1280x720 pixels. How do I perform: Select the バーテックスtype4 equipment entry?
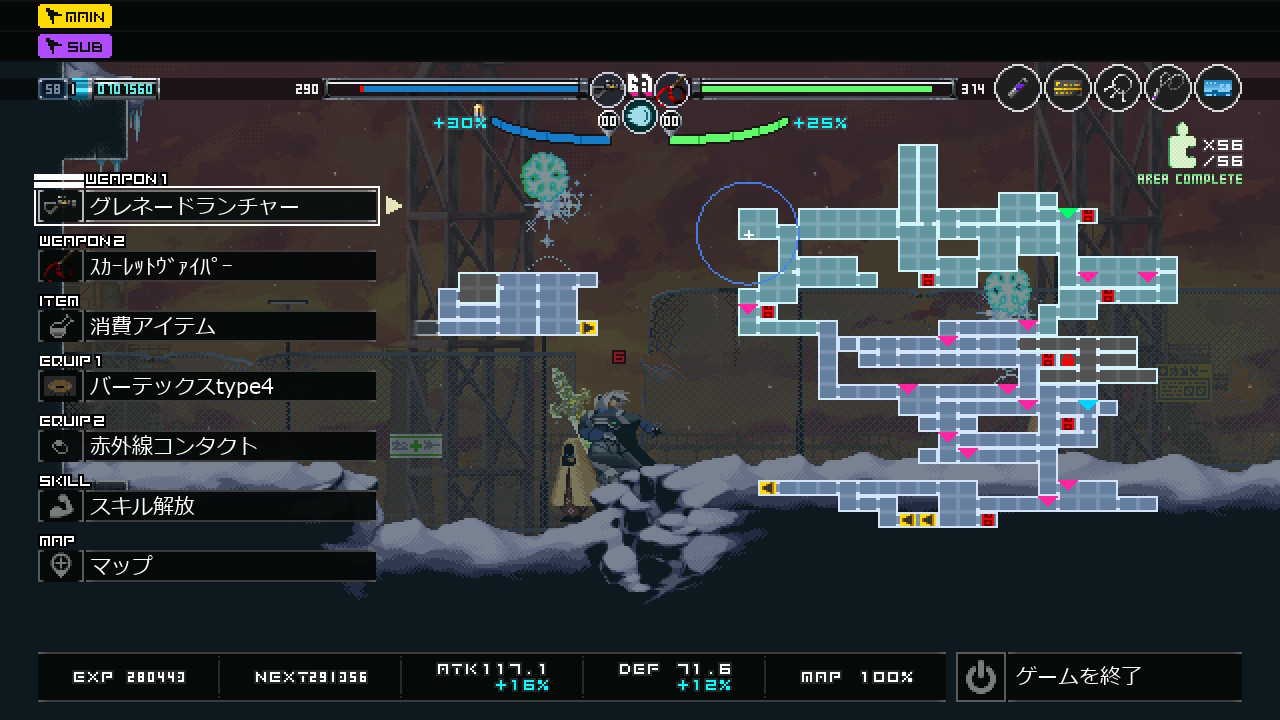coord(207,386)
